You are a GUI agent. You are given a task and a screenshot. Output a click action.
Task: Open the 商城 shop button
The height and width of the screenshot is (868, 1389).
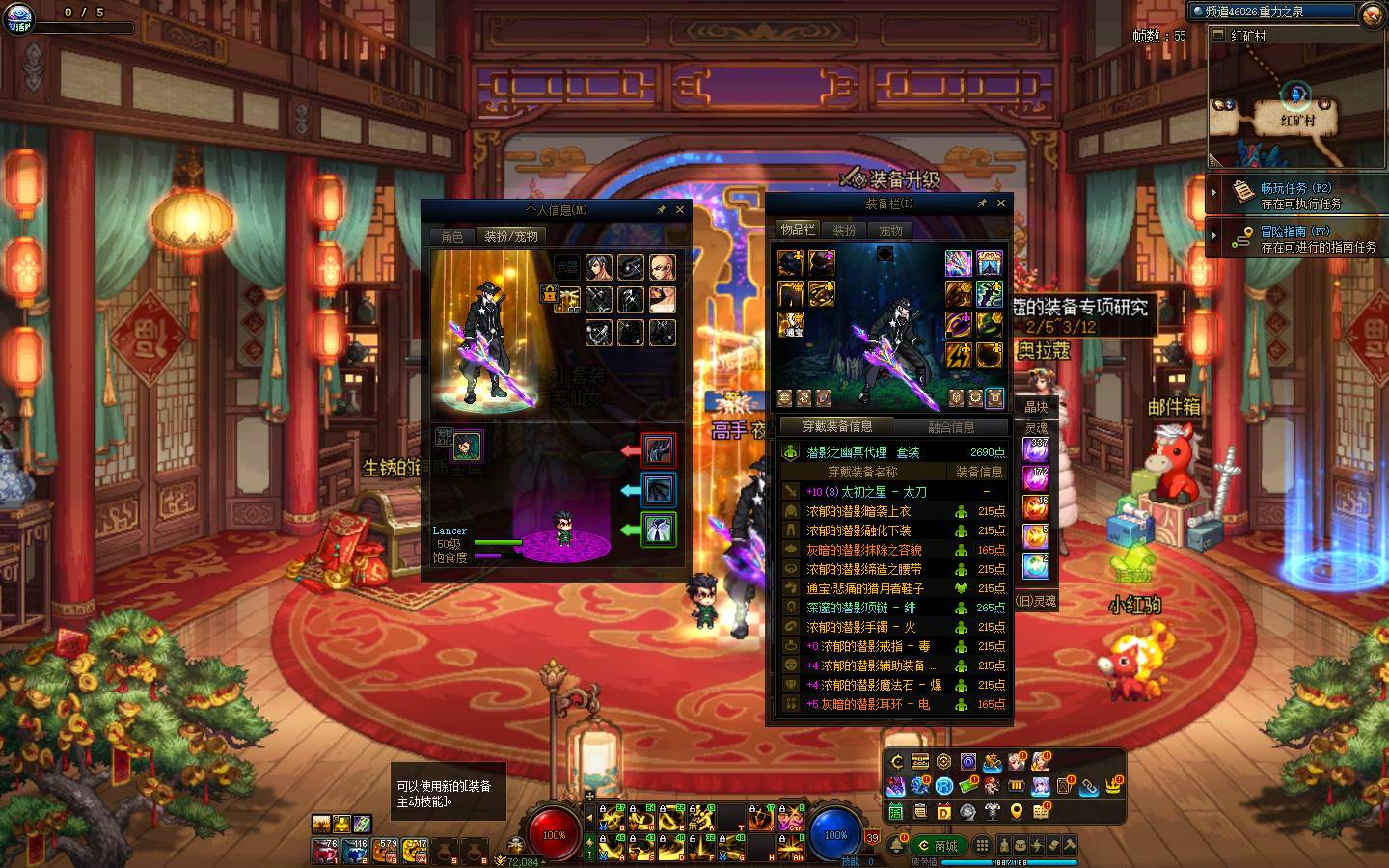coord(939,846)
